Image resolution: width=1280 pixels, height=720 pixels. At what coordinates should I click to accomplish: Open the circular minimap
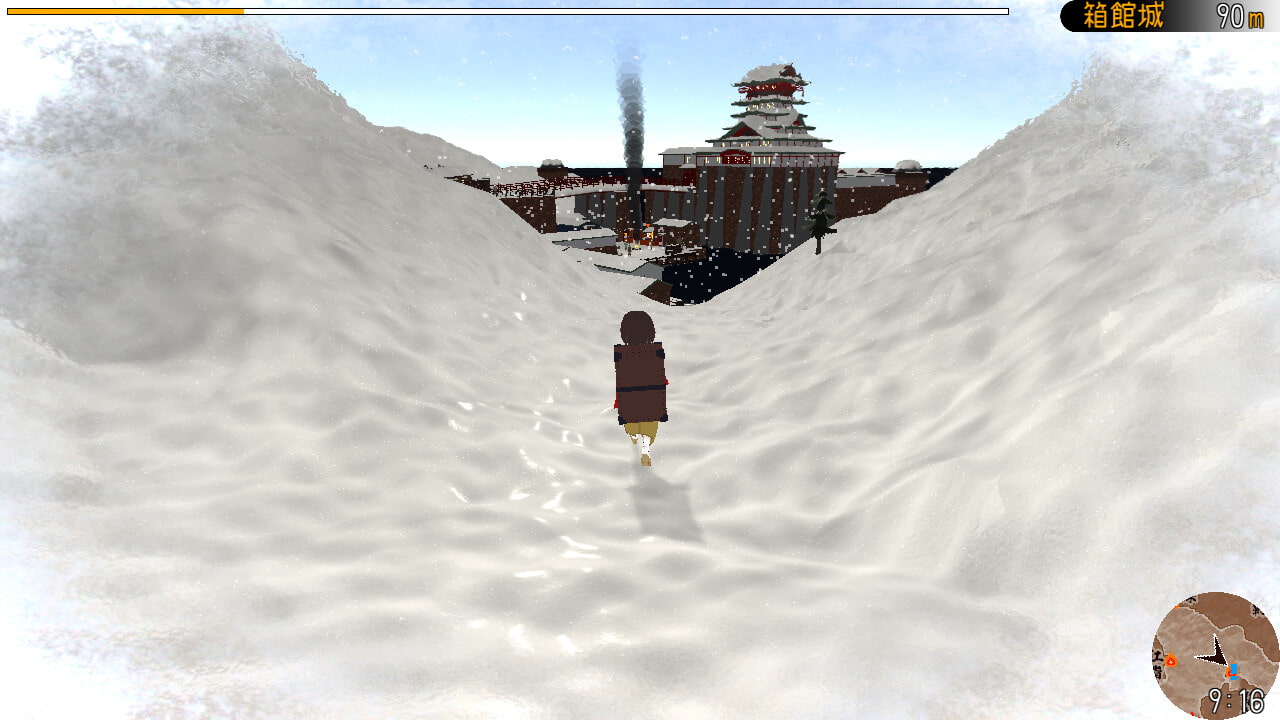[x=1215, y=655]
